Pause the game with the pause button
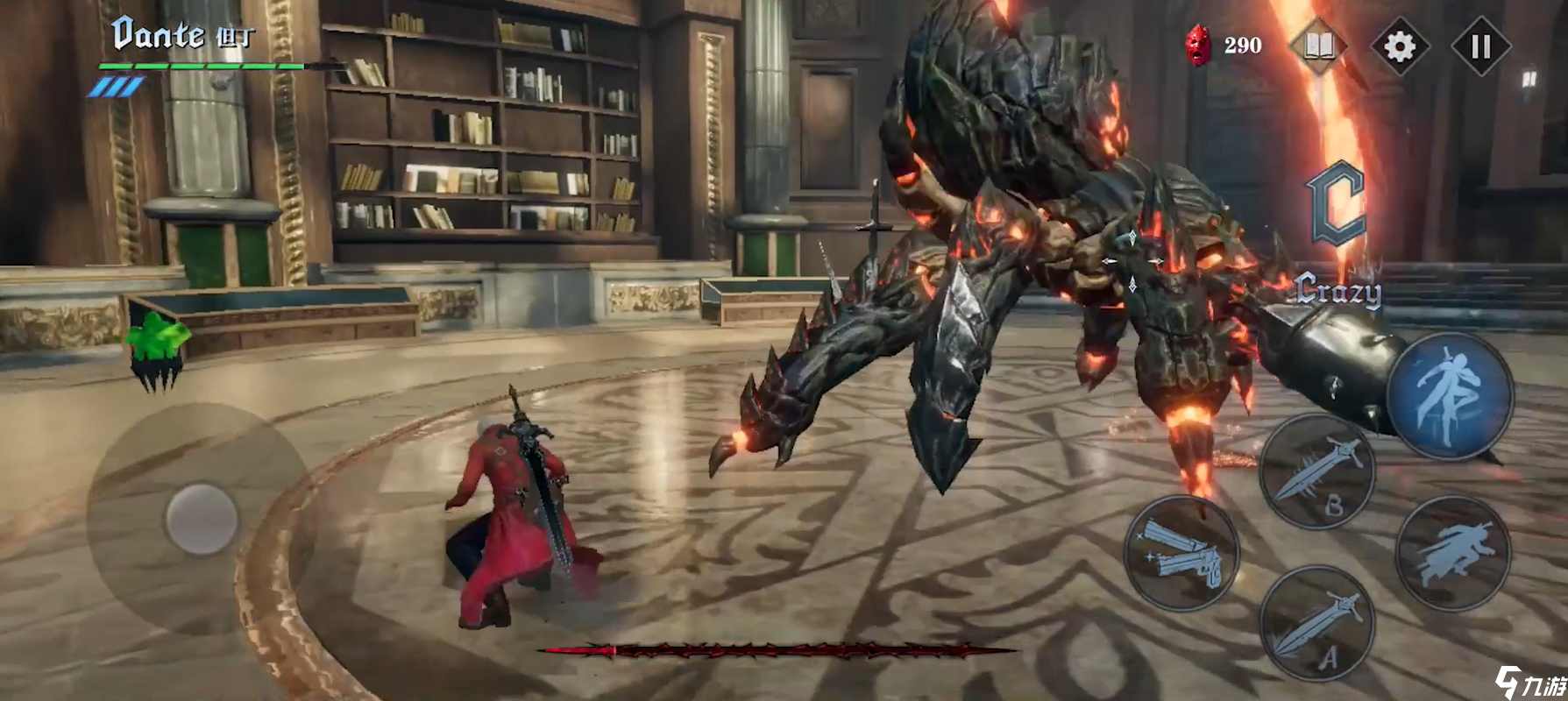 (x=1481, y=46)
